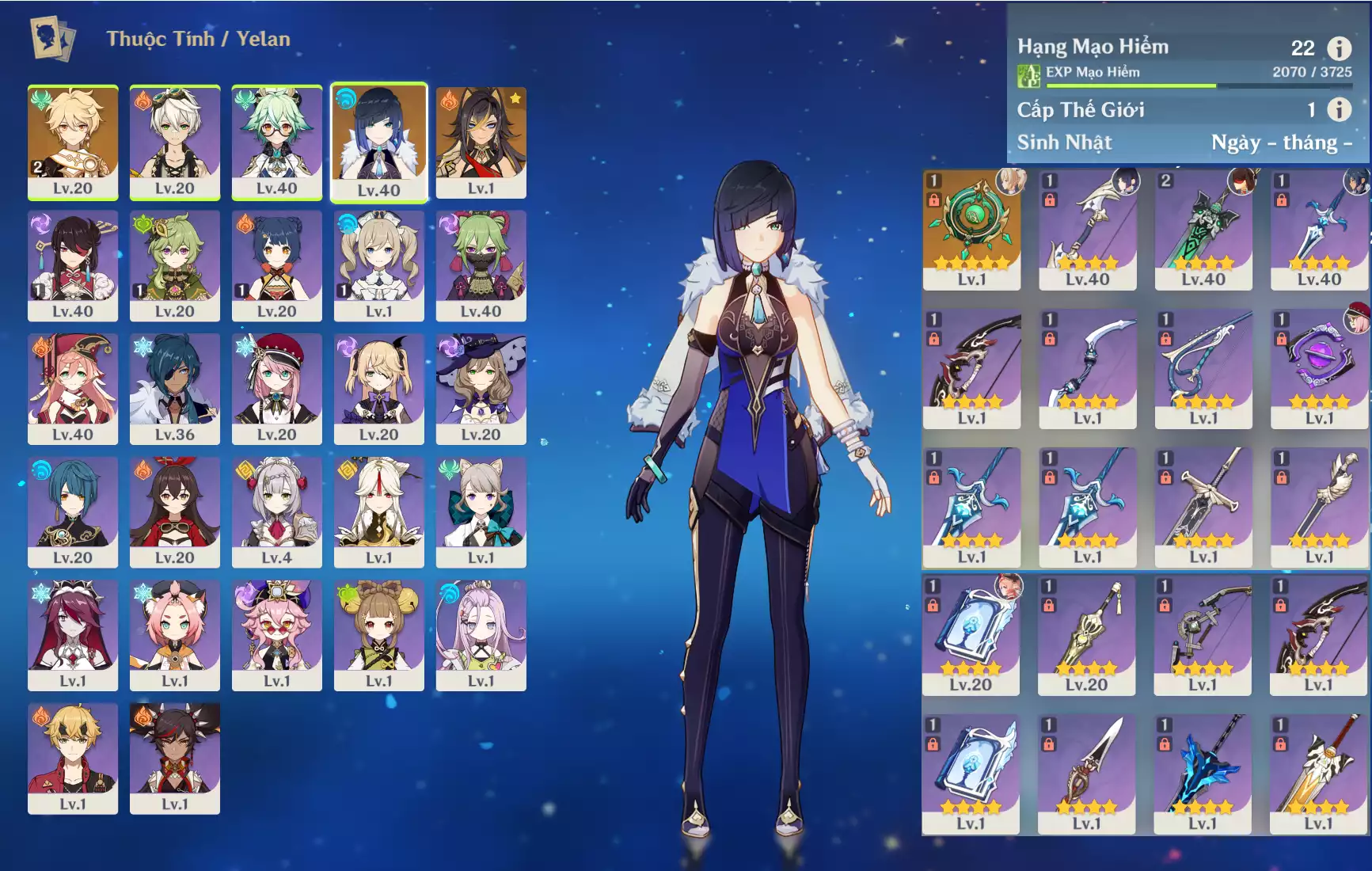Pick Sucrose's Lv.40 portrait
Screen dimensions: 1372x871
pos(276,143)
